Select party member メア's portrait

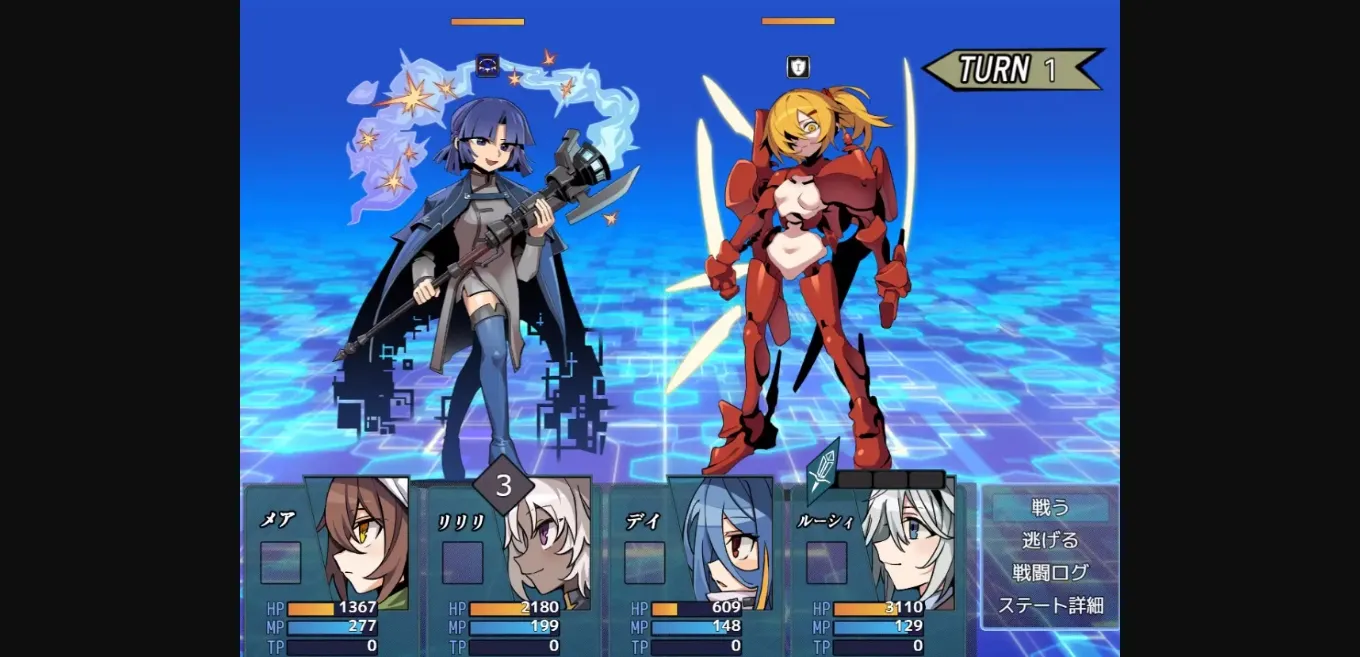(362, 545)
